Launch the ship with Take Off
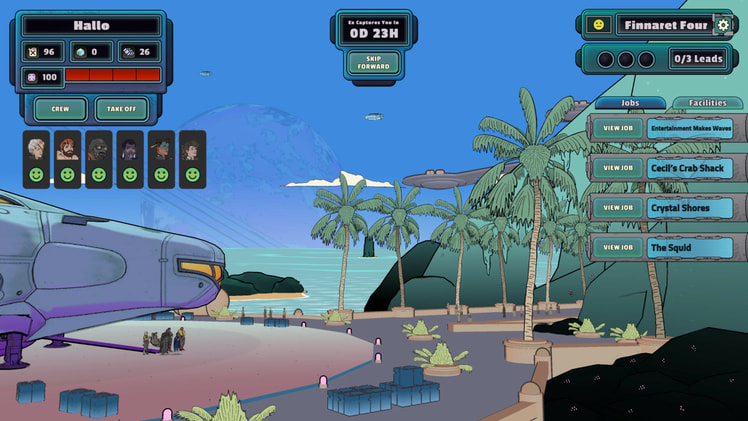This screenshot has width=748, height=421. point(122,109)
